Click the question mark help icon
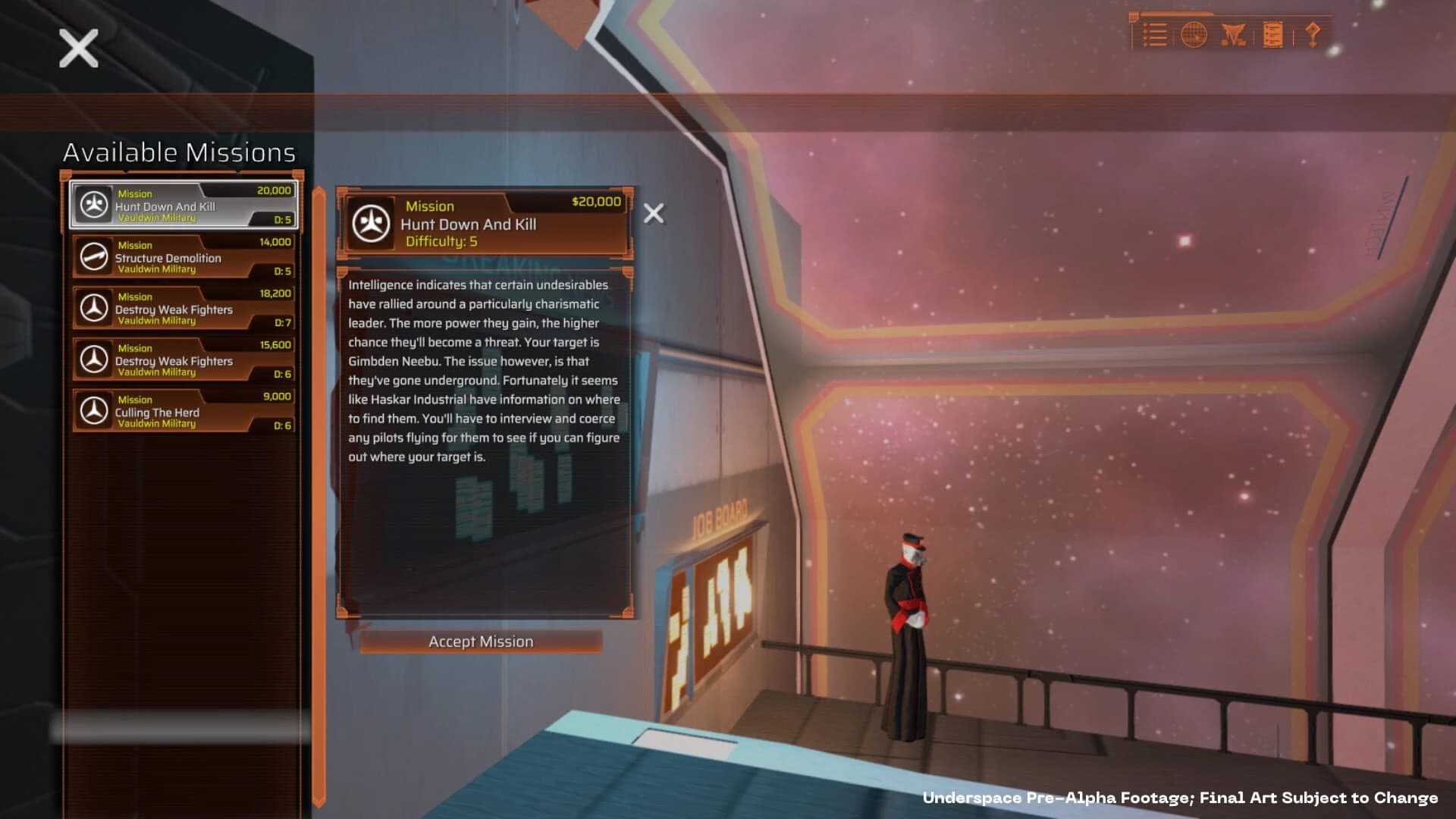This screenshot has height=819, width=1456. pos(1314,34)
